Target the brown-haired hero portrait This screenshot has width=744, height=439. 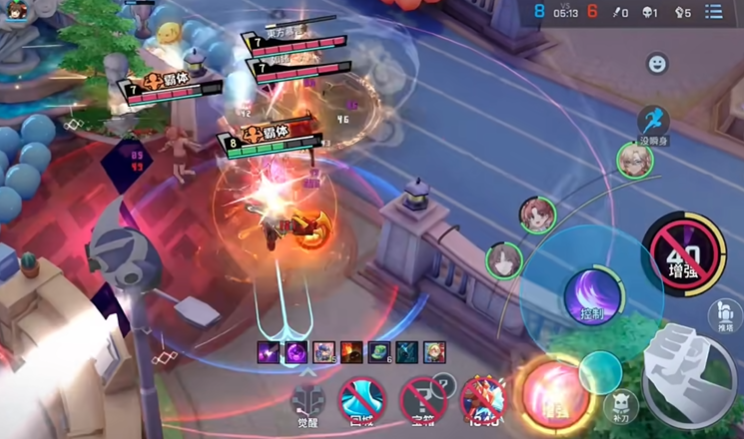pyautogui.click(x=504, y=261)
